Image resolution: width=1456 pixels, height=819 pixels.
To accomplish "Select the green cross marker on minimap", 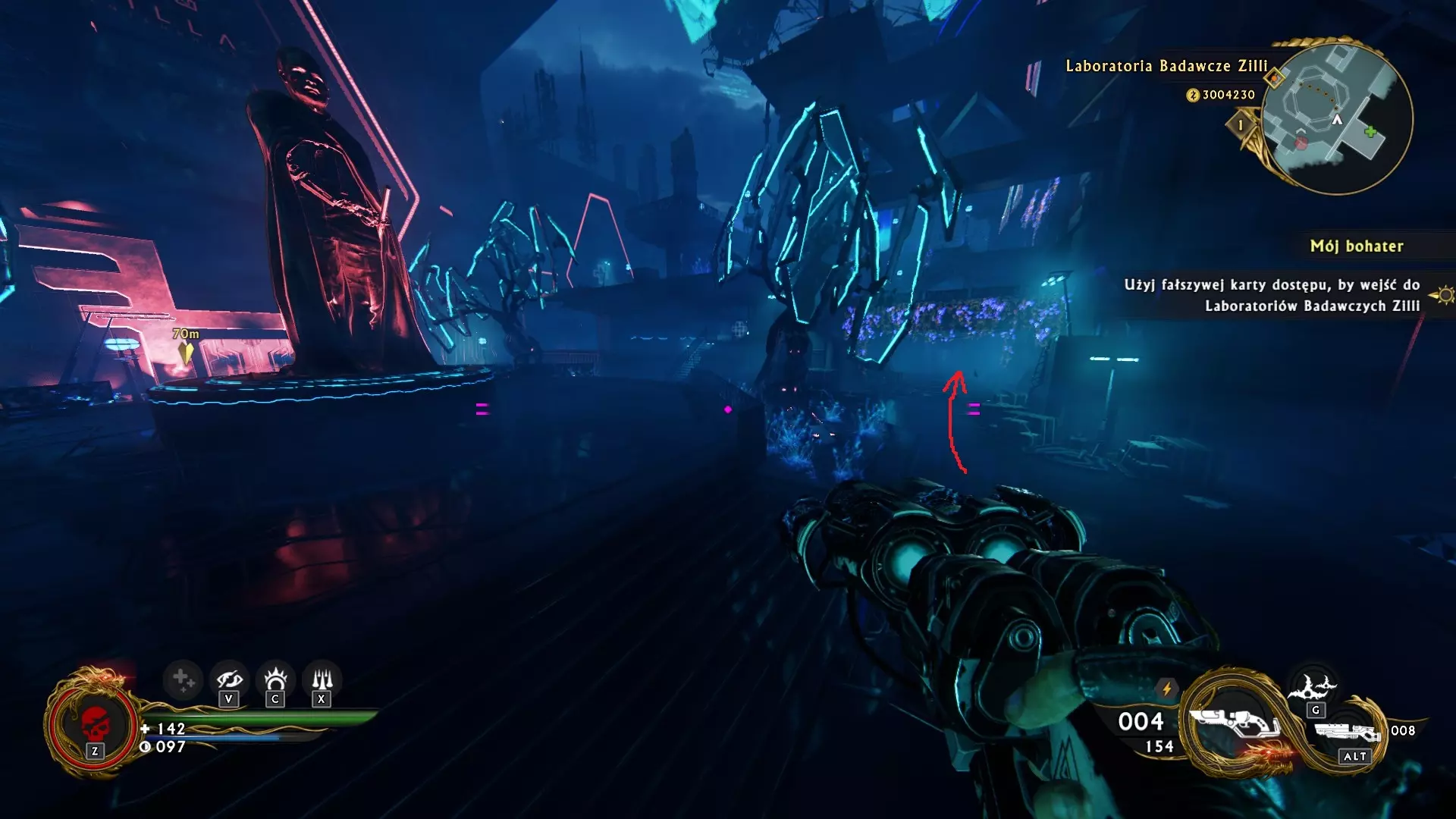I will (1370, 133).
